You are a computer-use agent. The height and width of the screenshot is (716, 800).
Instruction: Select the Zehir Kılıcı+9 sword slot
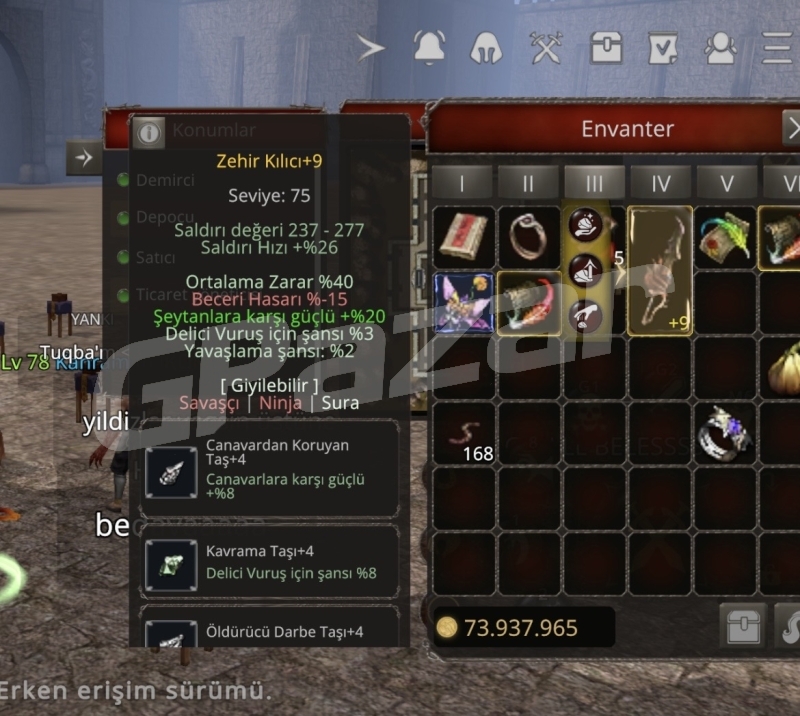pos(660,270)
